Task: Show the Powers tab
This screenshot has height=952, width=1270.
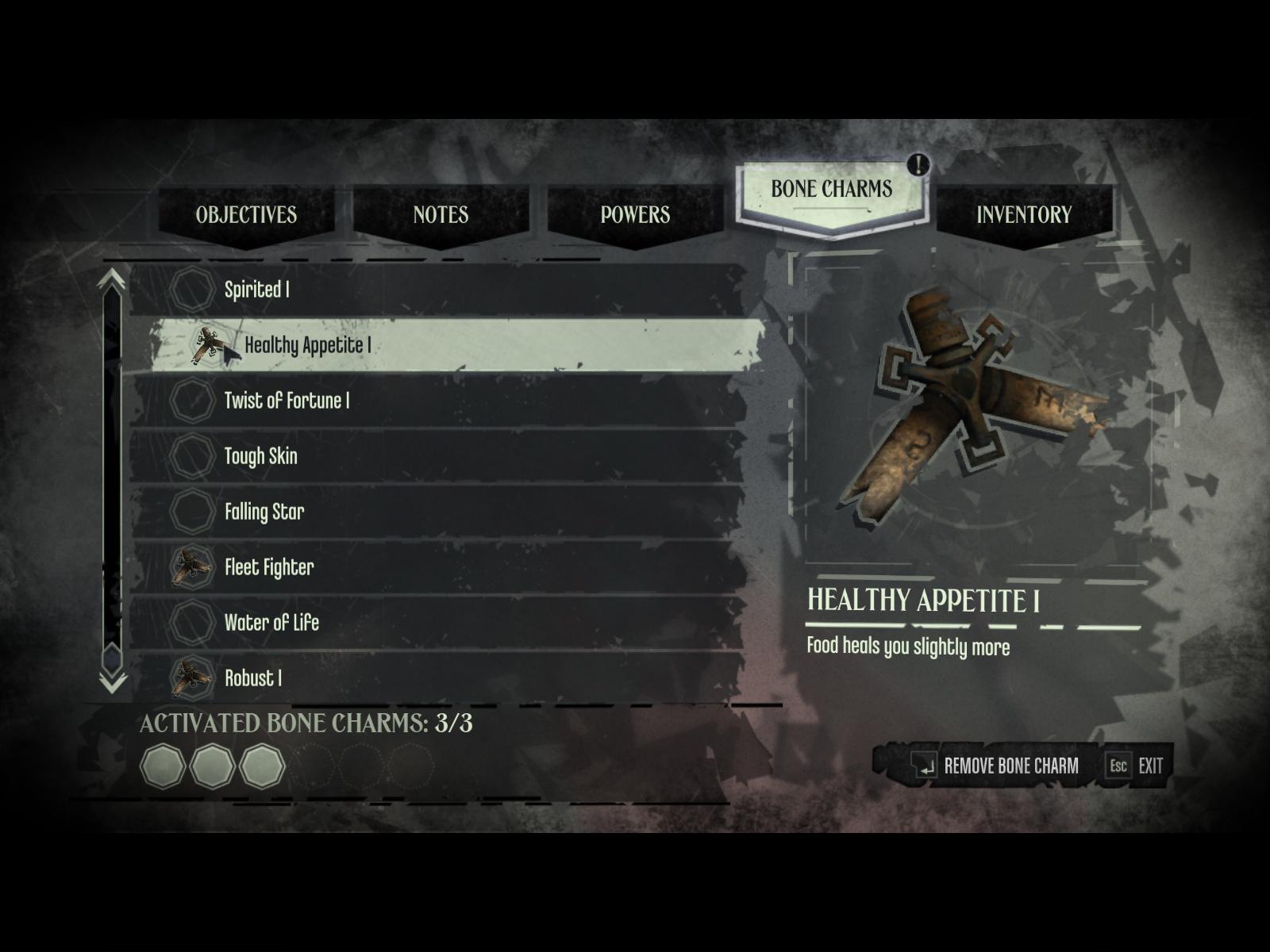Action: 635,214
